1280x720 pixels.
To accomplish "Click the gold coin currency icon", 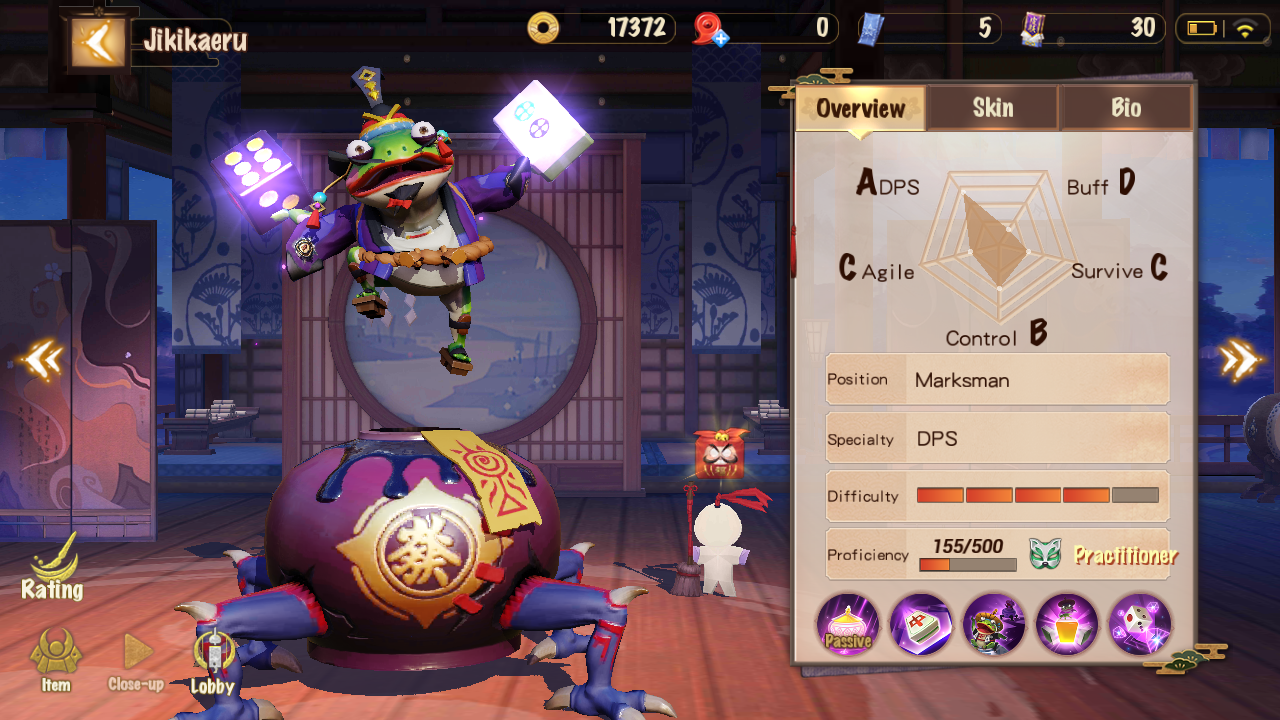I will [544, 28].
